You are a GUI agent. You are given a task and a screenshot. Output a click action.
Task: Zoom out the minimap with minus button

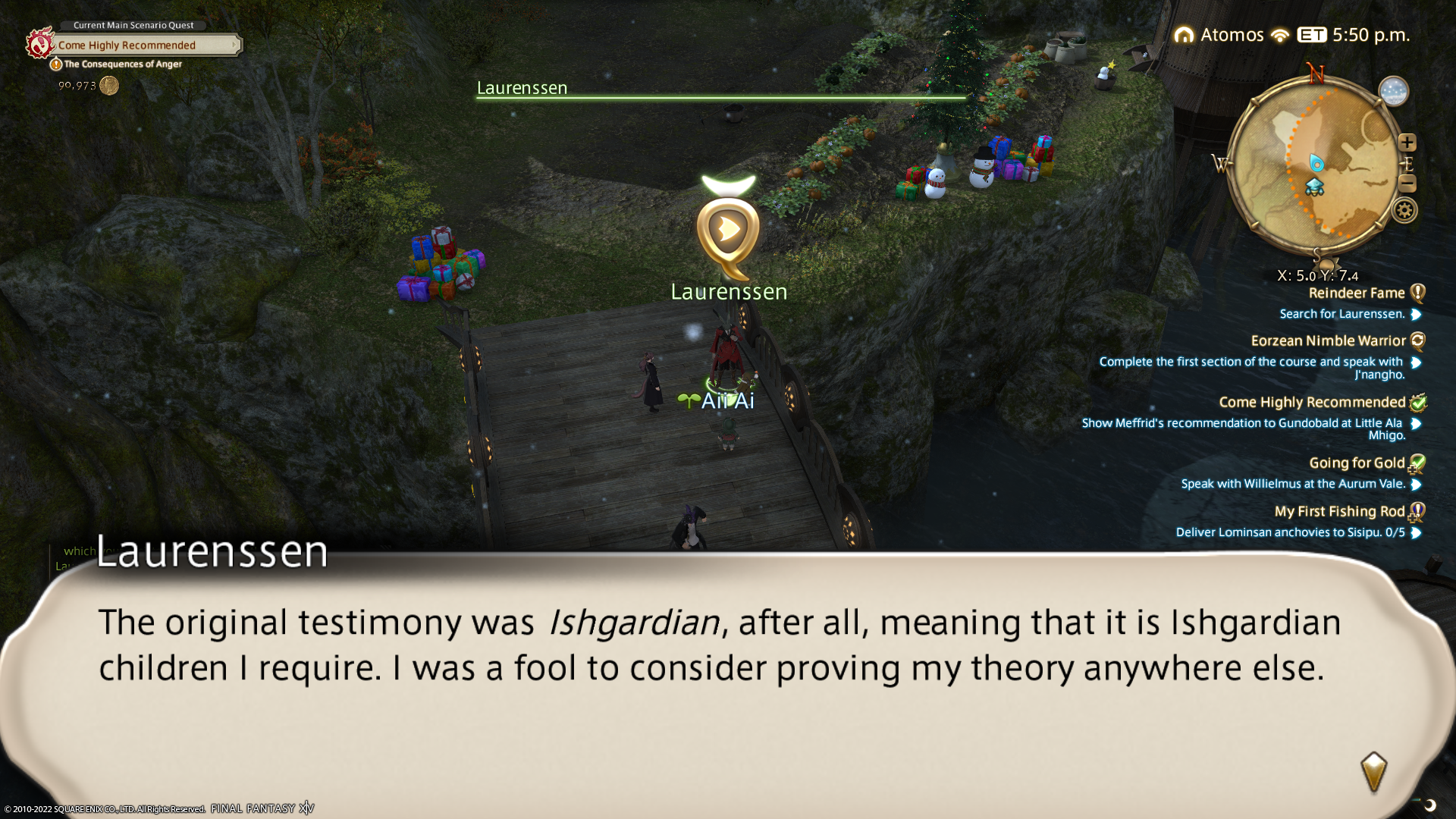[1407, 183]
